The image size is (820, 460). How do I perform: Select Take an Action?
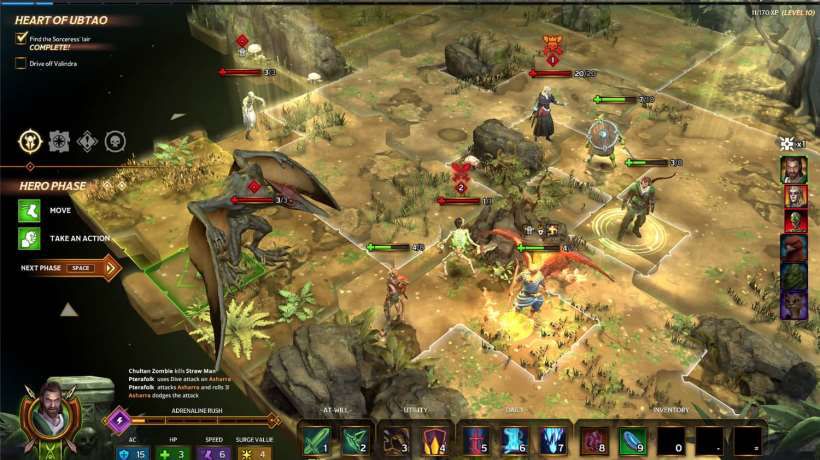tap(29, 238)
